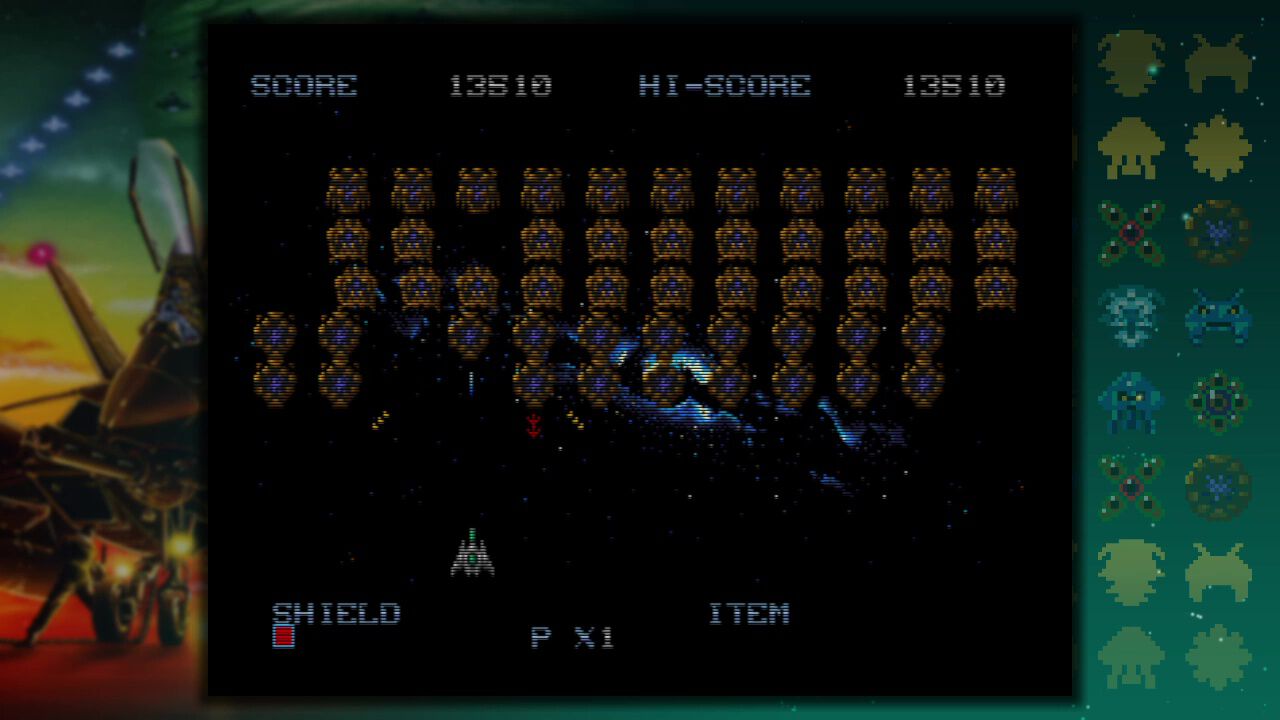Select the green ringed orb alien icon
This screenshot has width=1280, height=720.
point(1219,400)
